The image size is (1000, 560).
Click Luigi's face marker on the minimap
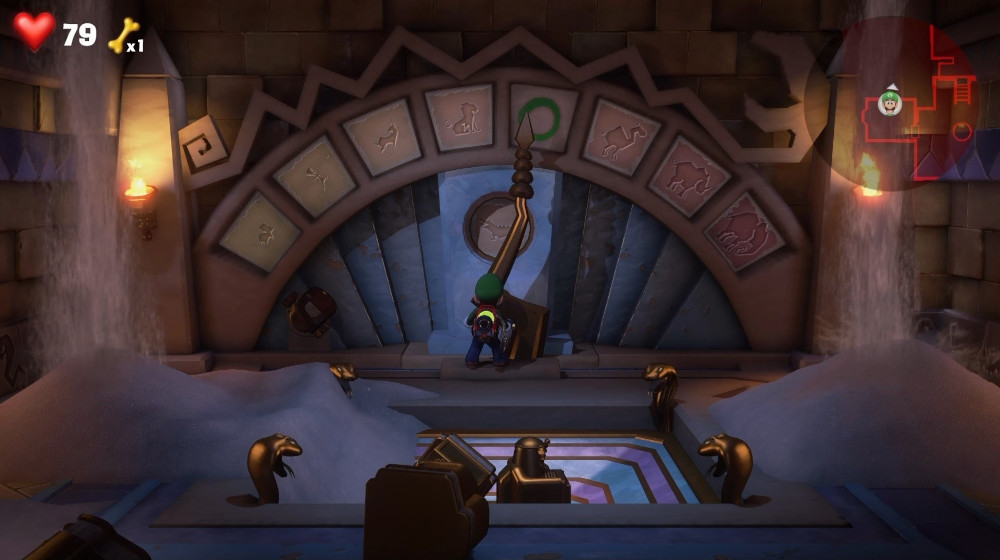point(890,102)
